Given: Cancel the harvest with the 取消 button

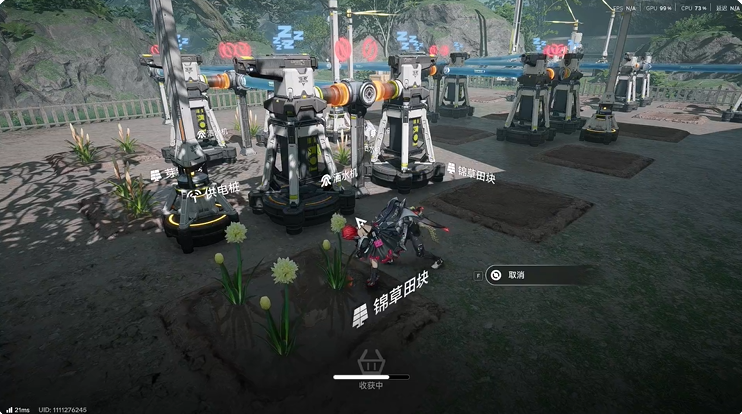Looking at the screenshot, I should tap(530, 275).
